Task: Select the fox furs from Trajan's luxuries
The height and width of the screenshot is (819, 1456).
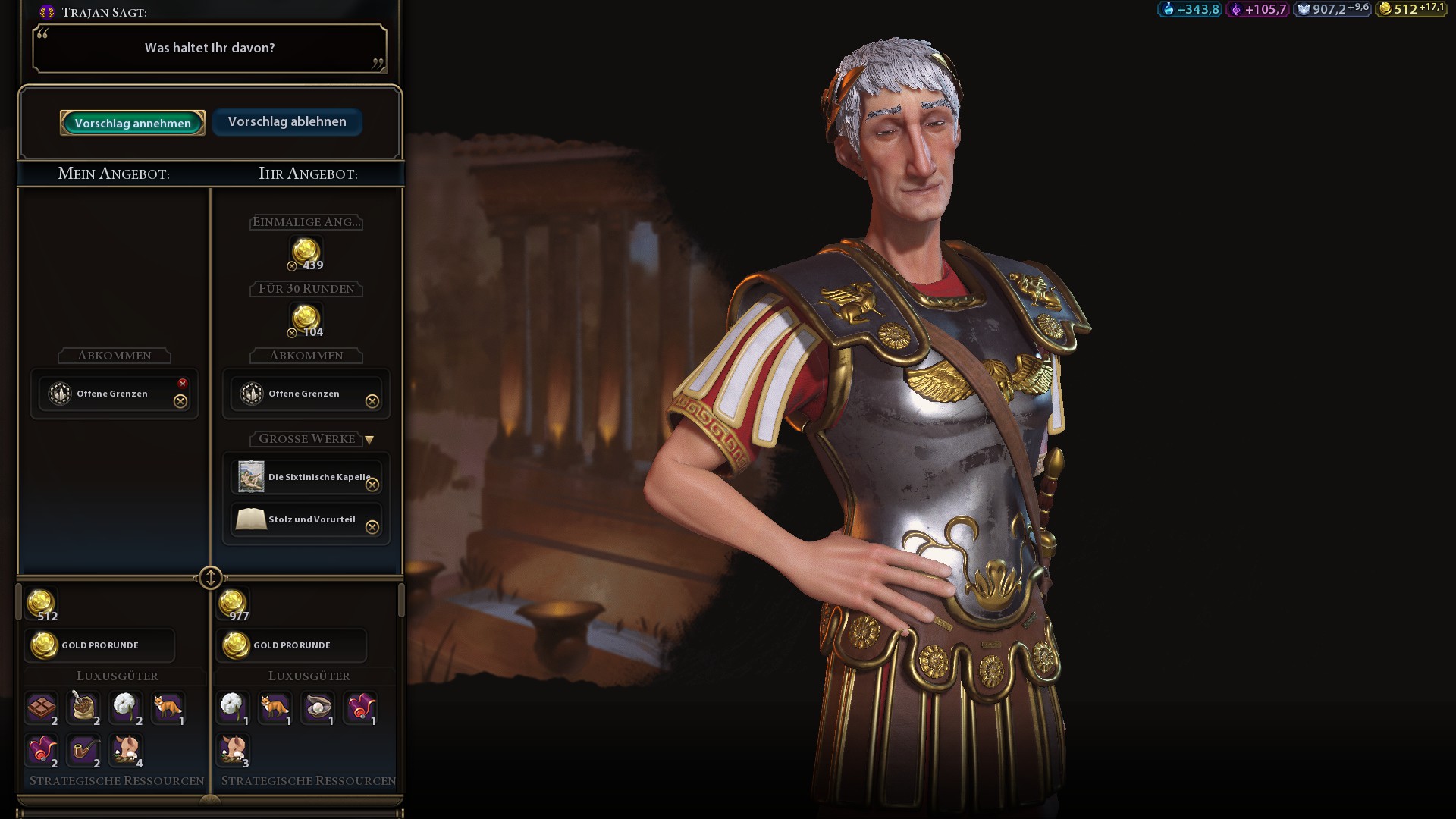Action: click(x=275, y=707)
